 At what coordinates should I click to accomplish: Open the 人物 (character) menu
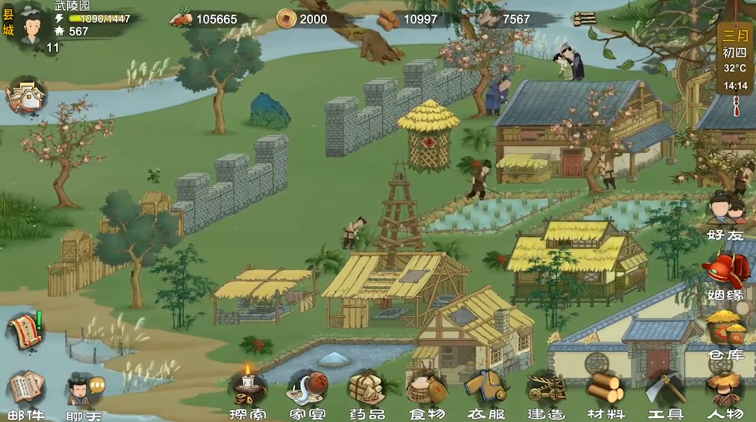coord(723,390)
